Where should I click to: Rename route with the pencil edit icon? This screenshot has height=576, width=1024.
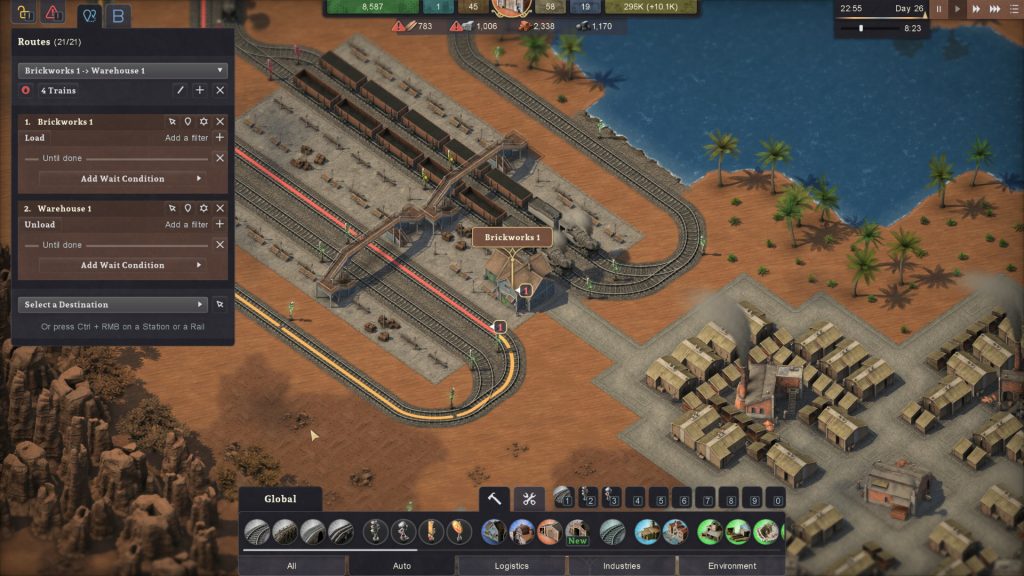tap(180, 90)
